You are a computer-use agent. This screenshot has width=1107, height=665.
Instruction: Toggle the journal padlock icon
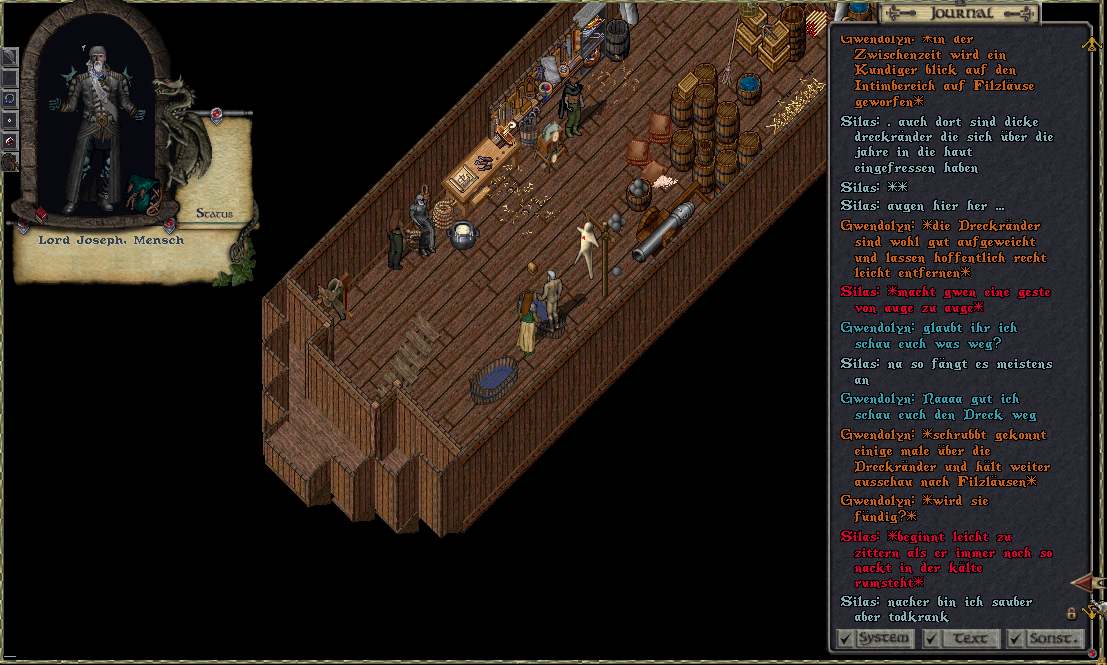(1071, 612)
